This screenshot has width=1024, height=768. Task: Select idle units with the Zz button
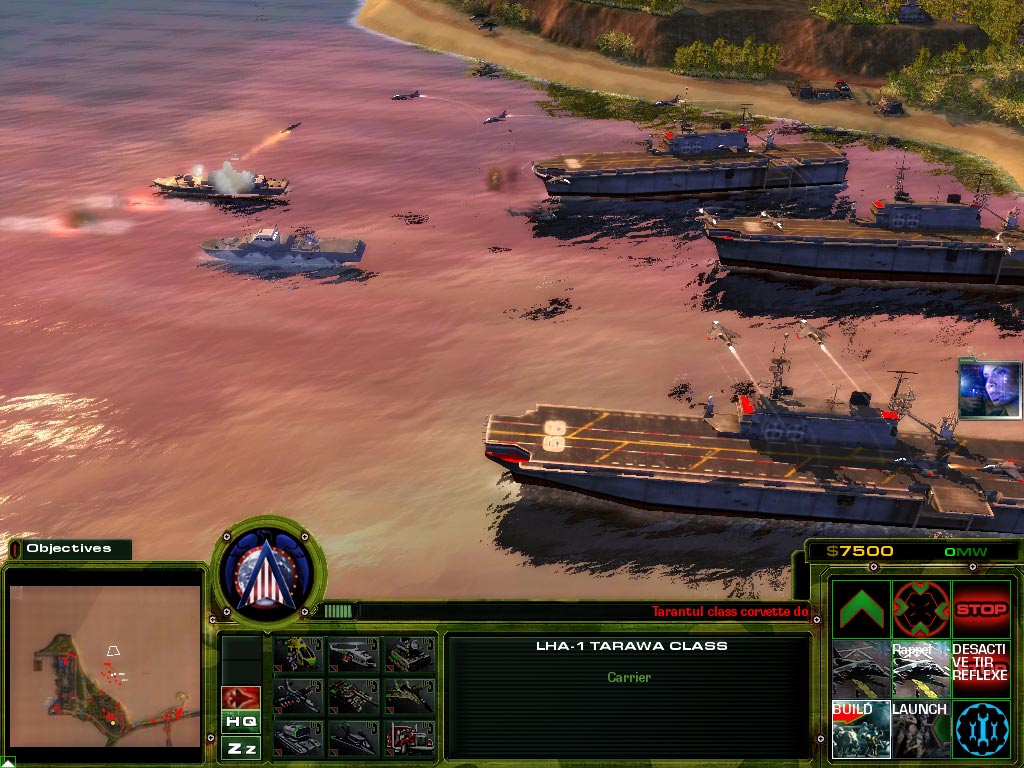(x=241, y=747)
